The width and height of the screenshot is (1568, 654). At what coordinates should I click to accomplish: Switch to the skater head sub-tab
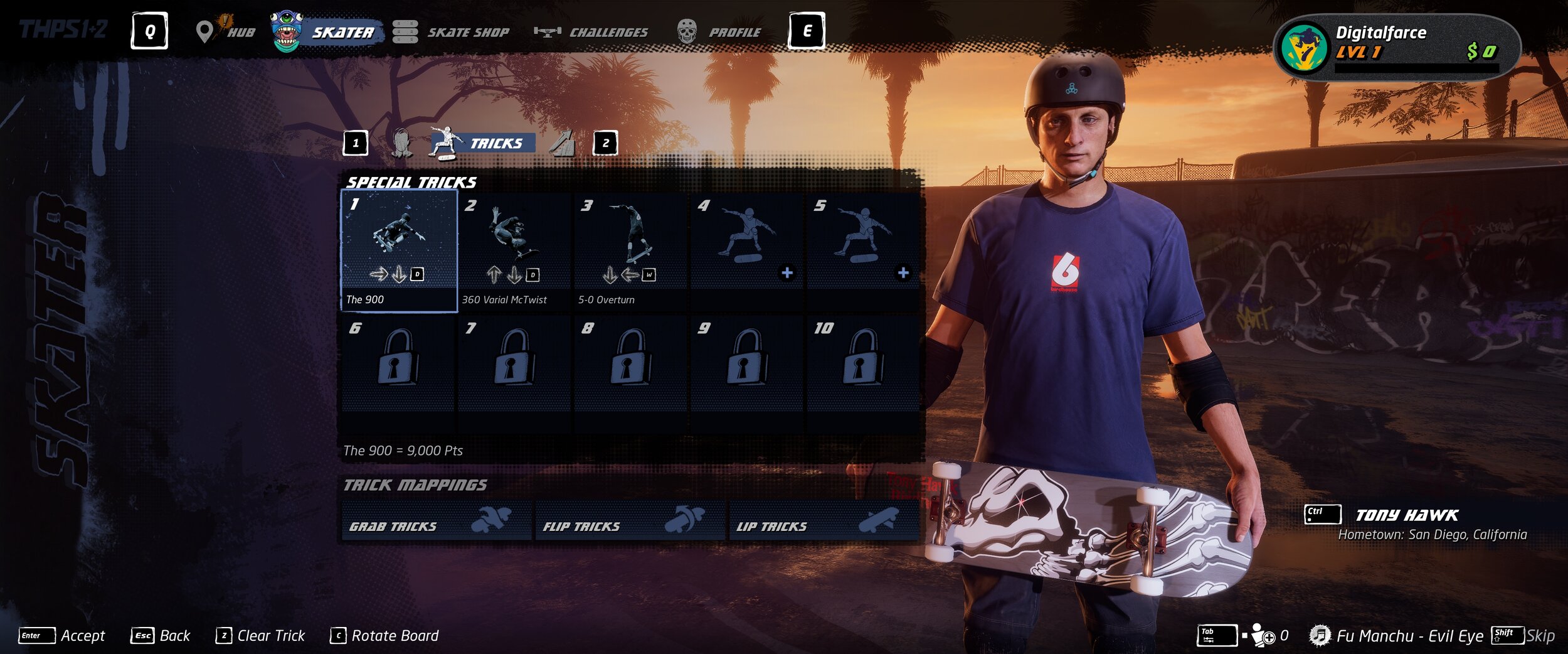tap(401, 143)
